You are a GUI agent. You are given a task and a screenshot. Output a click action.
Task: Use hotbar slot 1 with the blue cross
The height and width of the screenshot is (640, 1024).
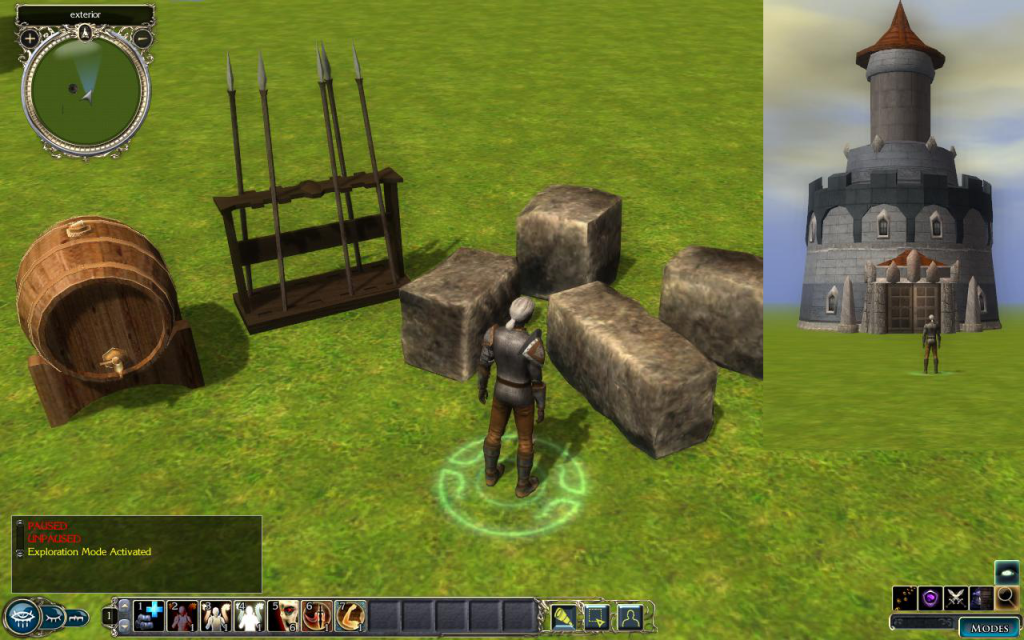[149, 615]
